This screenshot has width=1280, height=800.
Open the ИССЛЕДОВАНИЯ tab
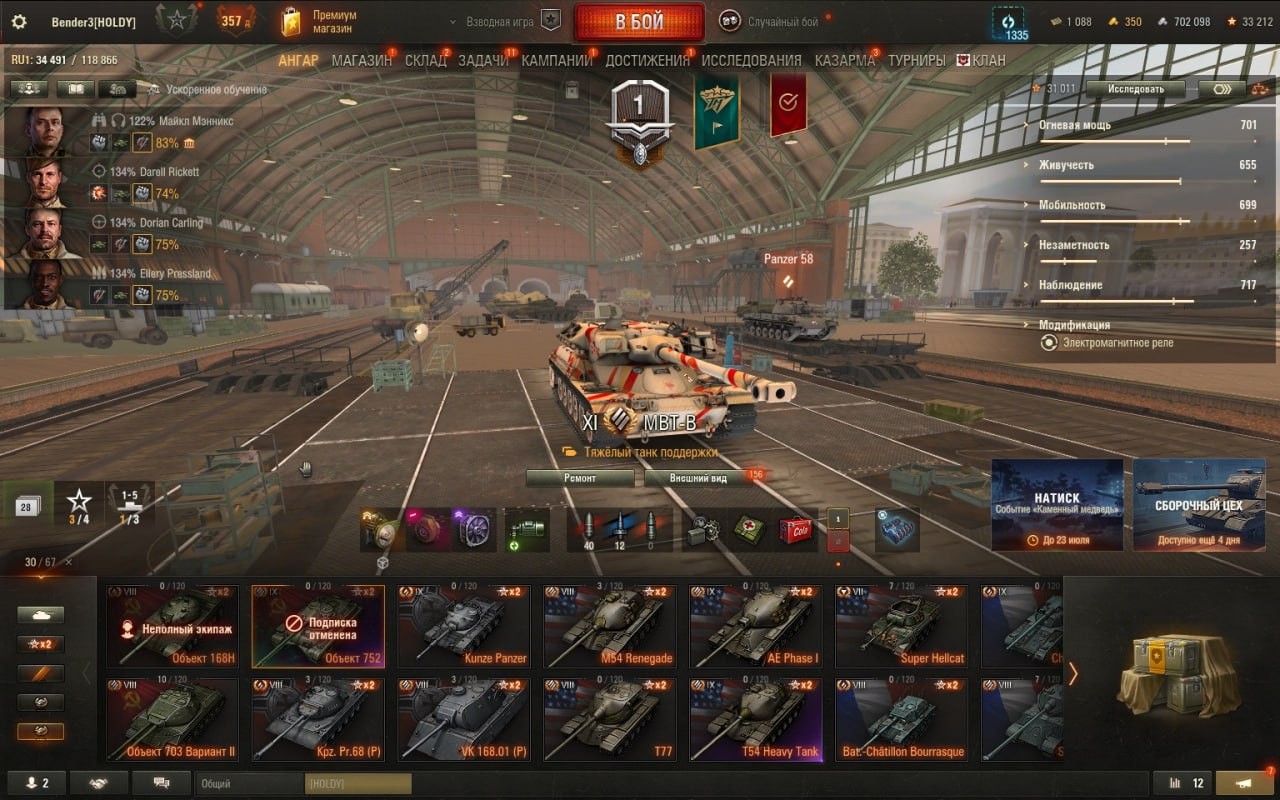click(x=751, y=60)
